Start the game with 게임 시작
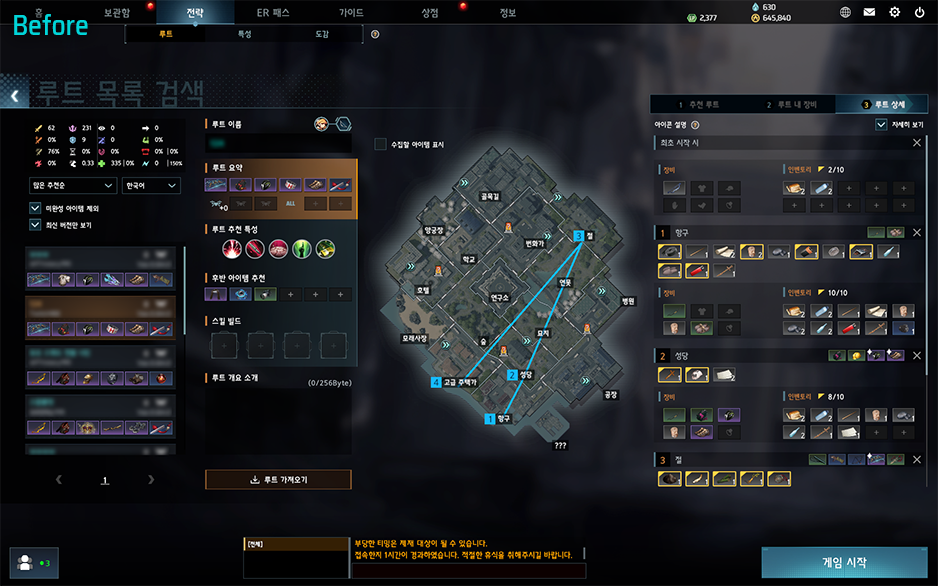The width and height of the screenshot is (938, 586). coord(844,562)
